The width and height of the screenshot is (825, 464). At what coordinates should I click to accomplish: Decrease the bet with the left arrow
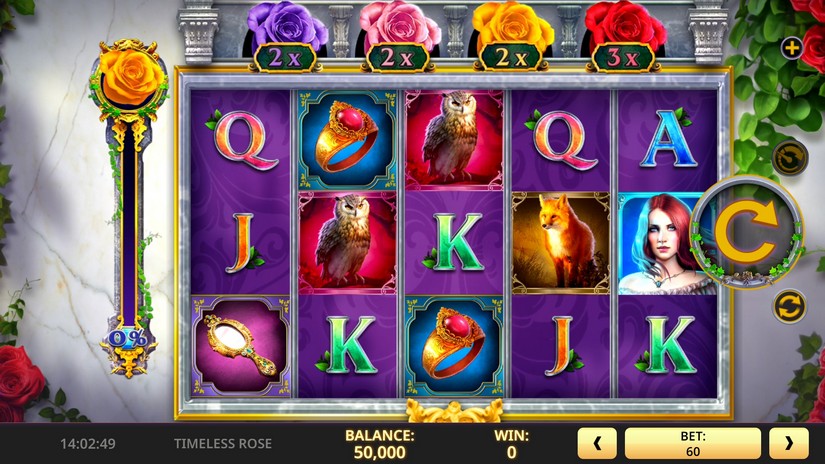[597, 443]
